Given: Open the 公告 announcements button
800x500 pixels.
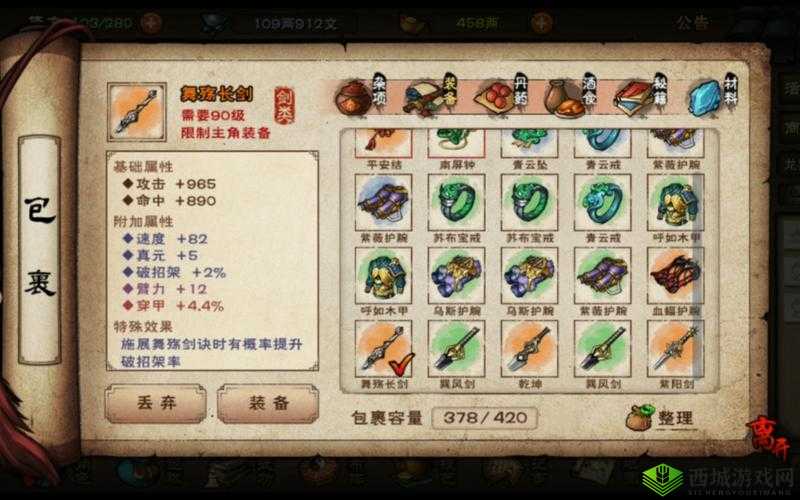Looking at the screenshot, I should point(692,22).
